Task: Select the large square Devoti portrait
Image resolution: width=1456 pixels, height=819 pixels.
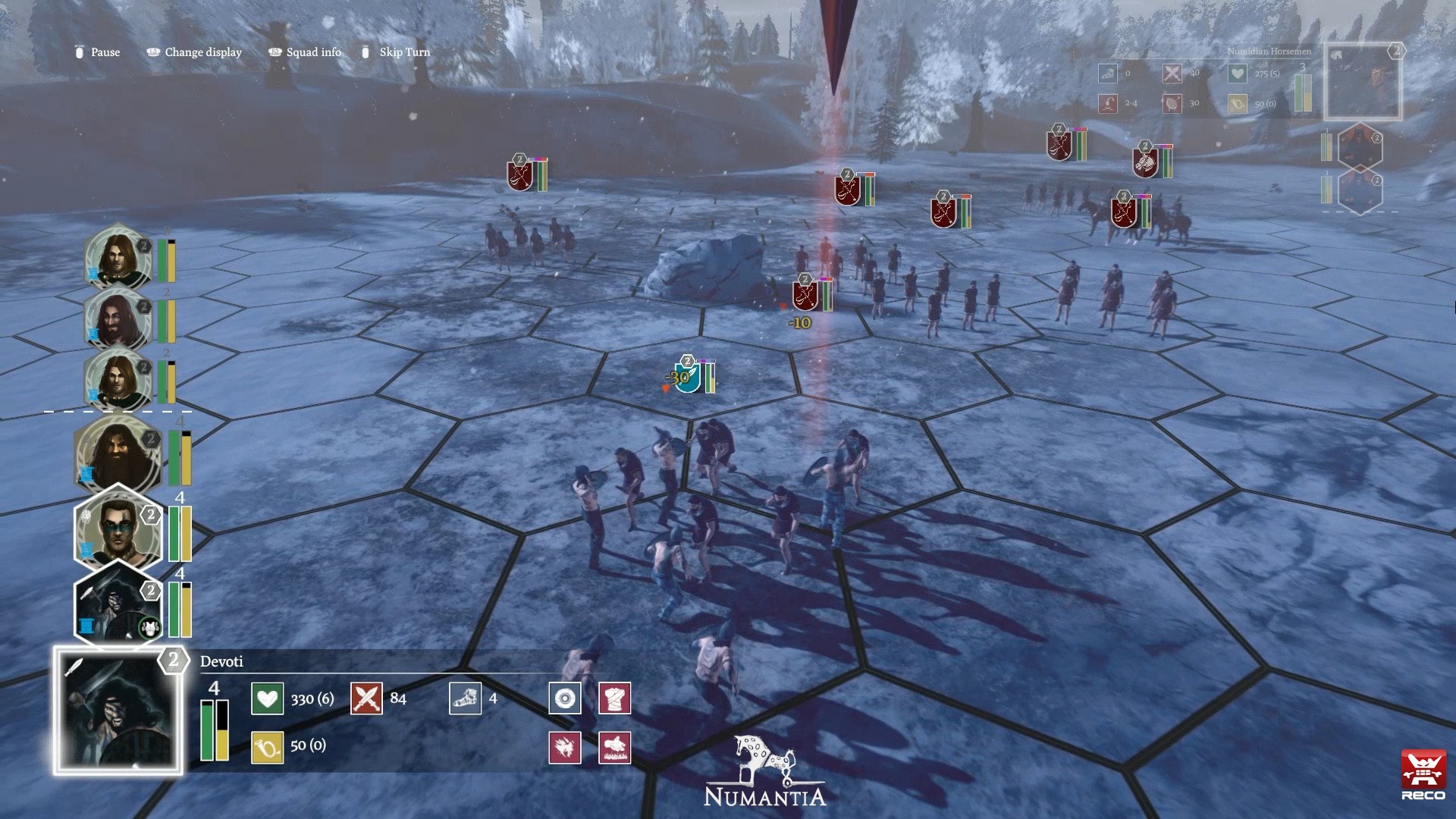Action: (118, 711)
